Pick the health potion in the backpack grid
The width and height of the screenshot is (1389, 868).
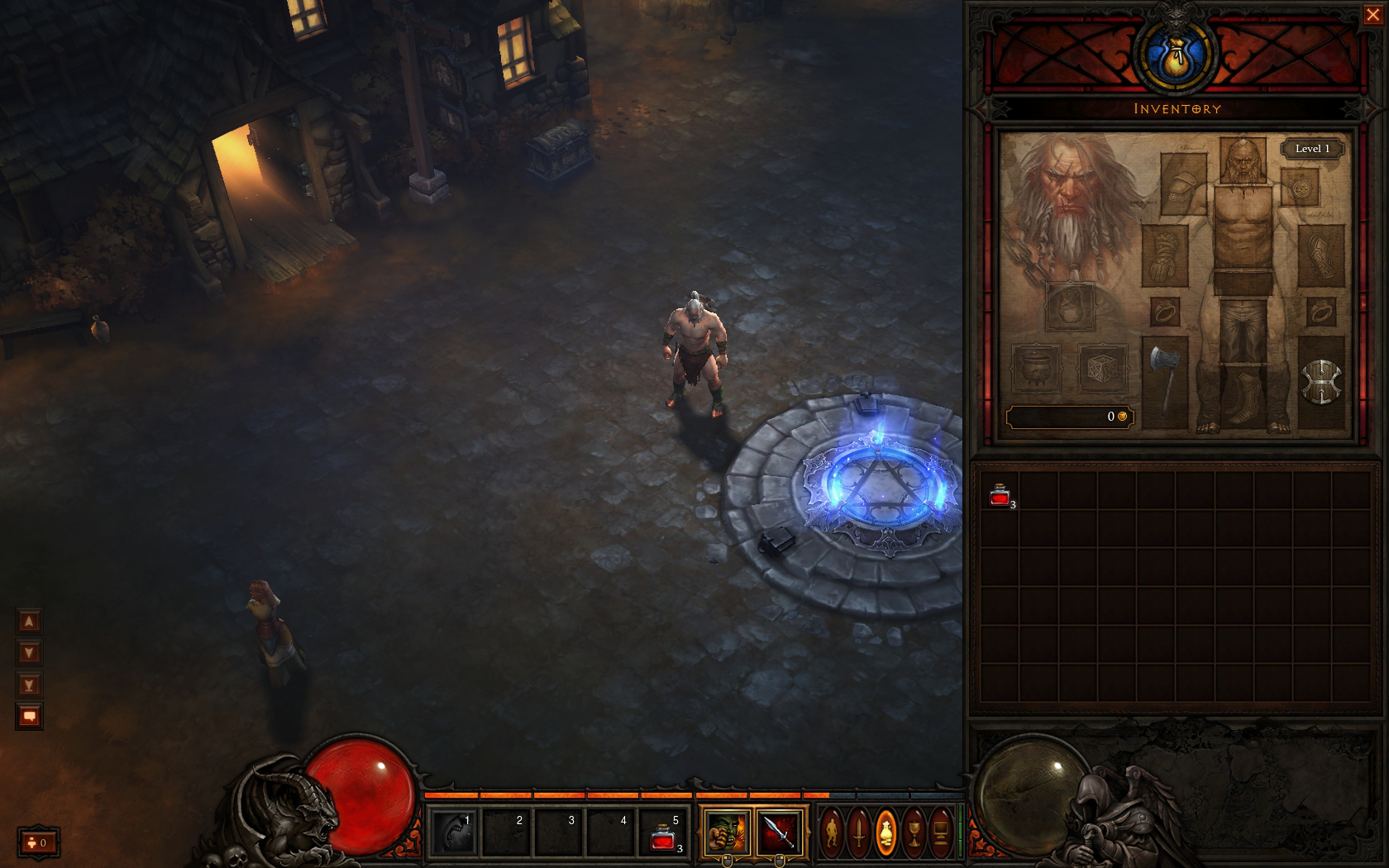click(1000, 495)
